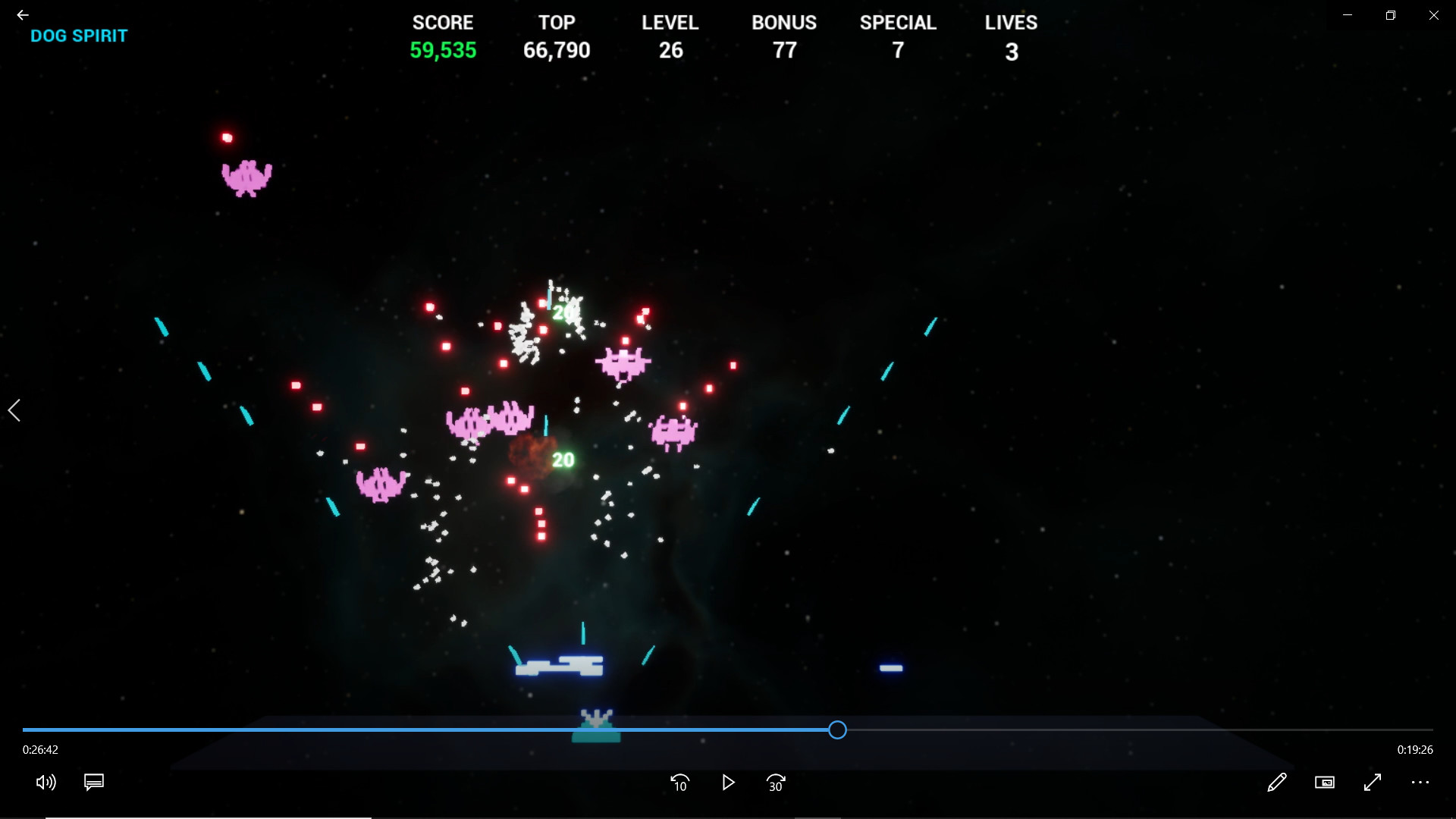Restore down the app window
The image size is (1456, 819).
[x=1391, y=14]
